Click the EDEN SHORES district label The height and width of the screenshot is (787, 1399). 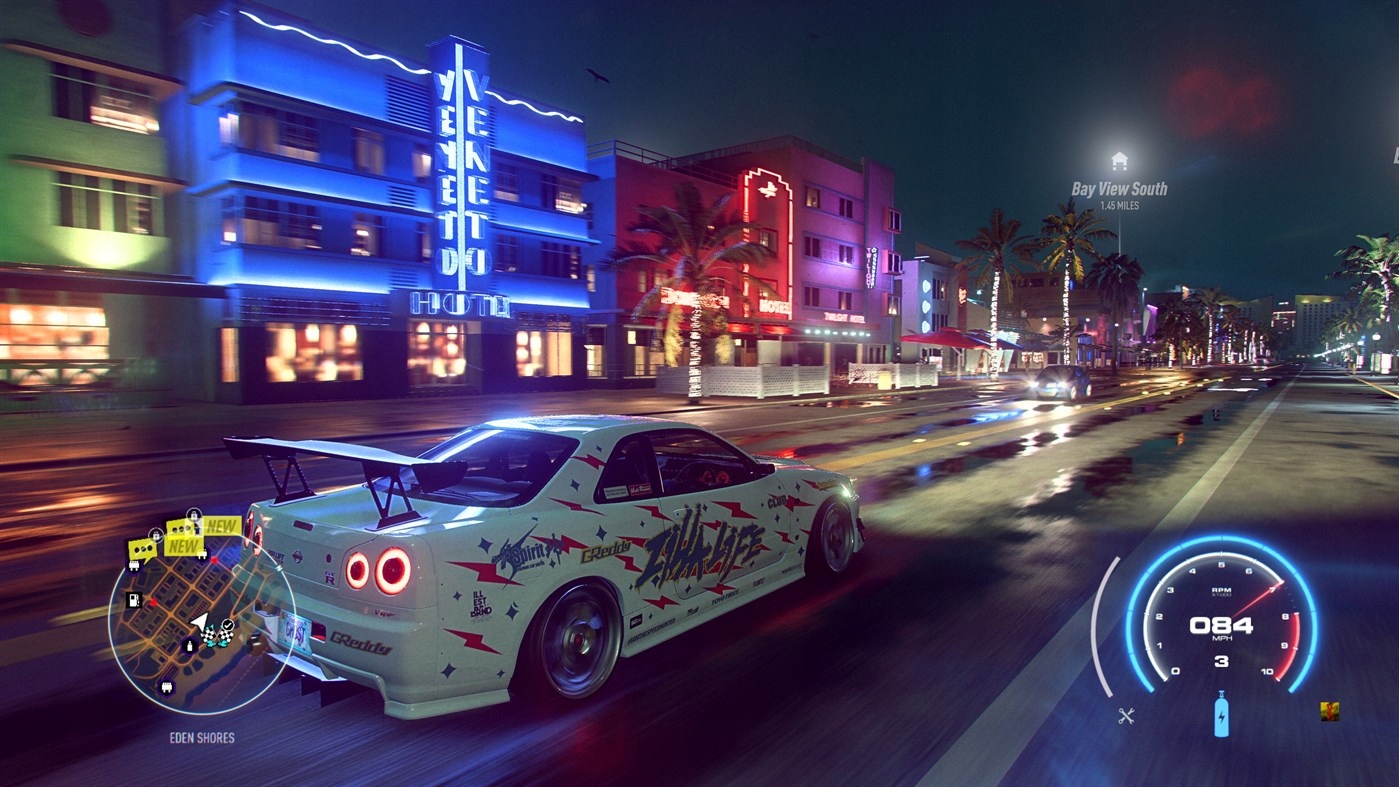point(201,738)
